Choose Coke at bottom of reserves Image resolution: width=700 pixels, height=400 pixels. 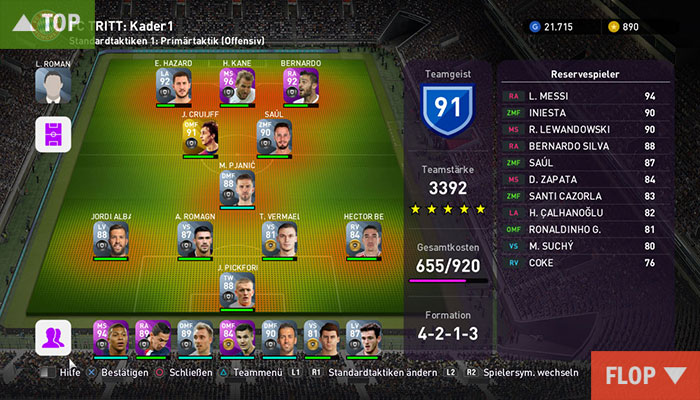tap(585, 263)
